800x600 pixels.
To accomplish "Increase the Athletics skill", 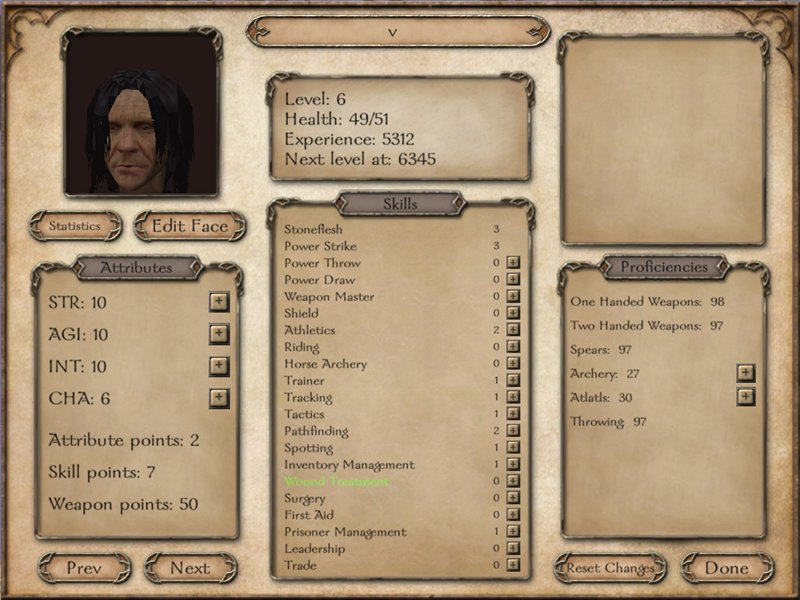I will coord(513,330).
